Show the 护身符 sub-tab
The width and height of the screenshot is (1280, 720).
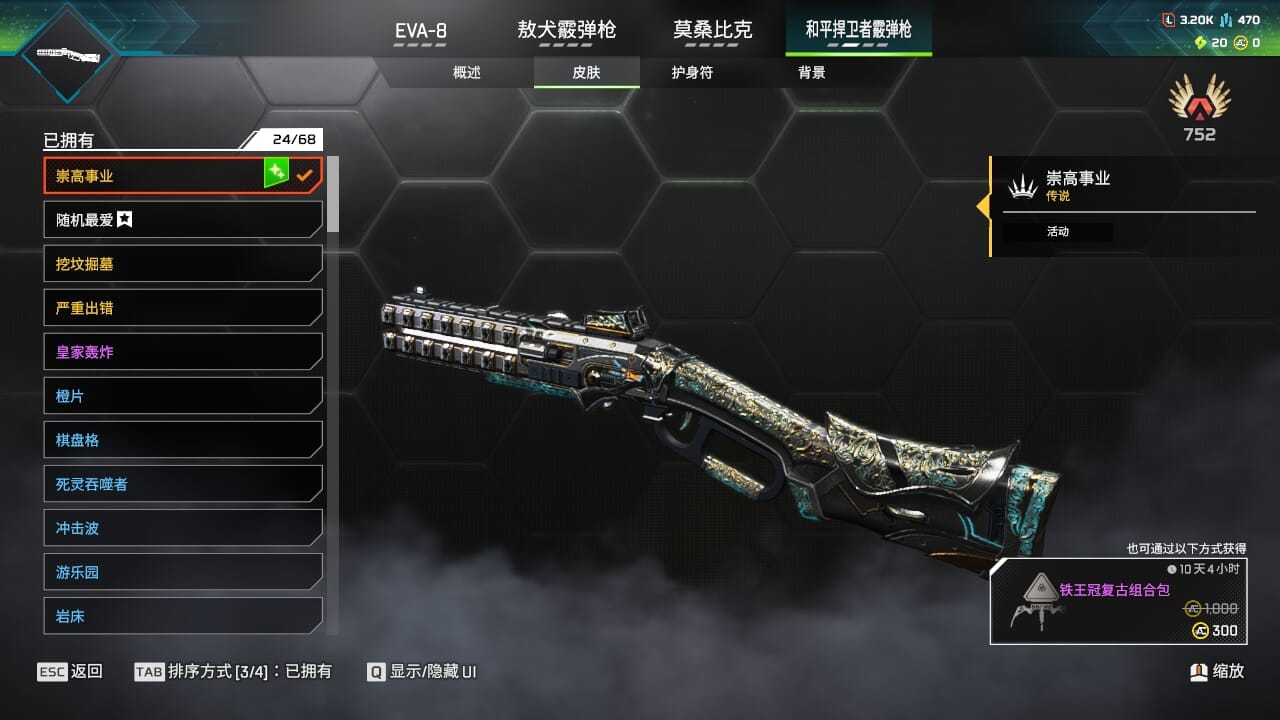[692, 73]
